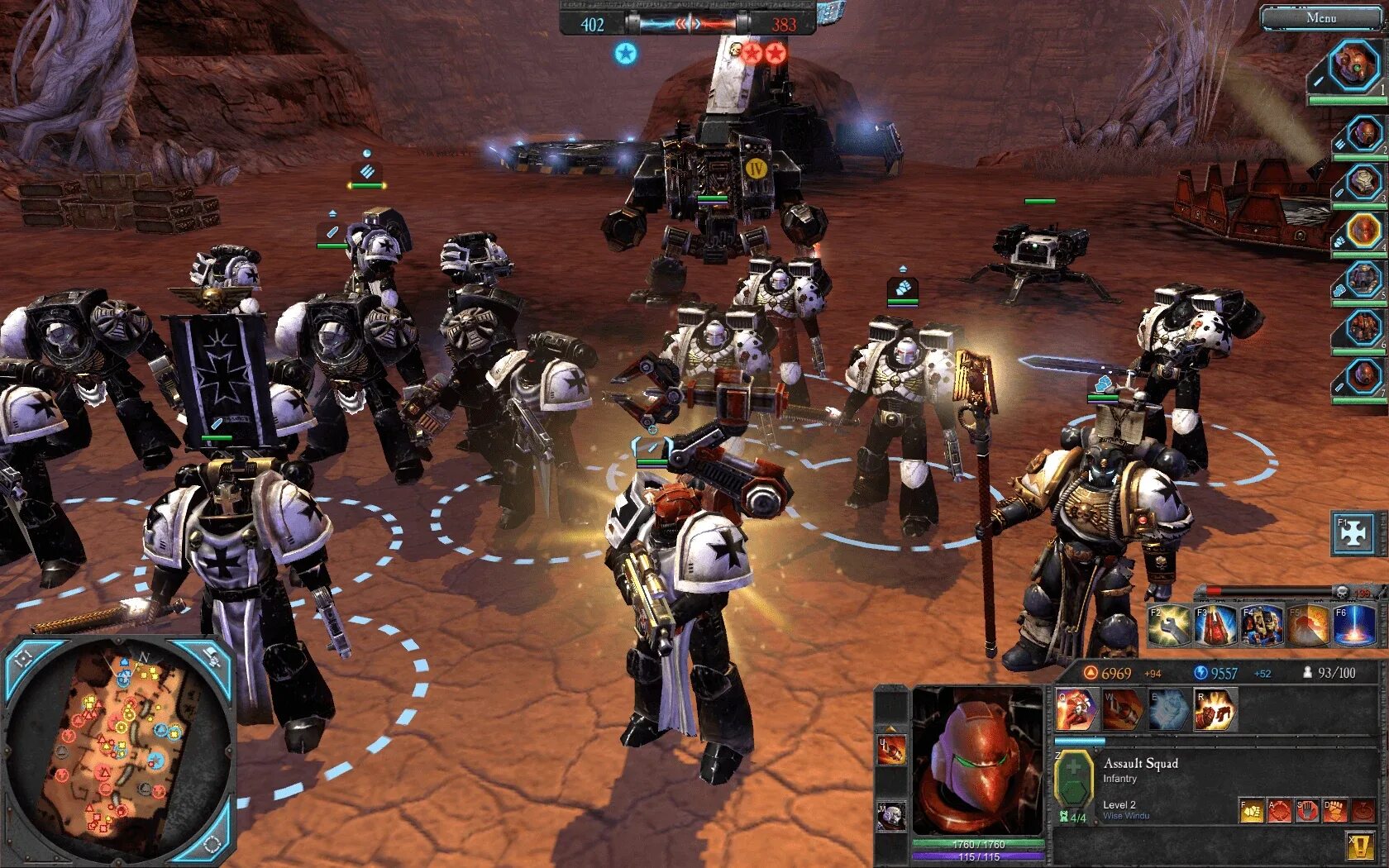Image resolution: width=1389 pixels, height=868 pixels.
Task: Select squad number 1 portrait
Action: (x=1353, y=66)
